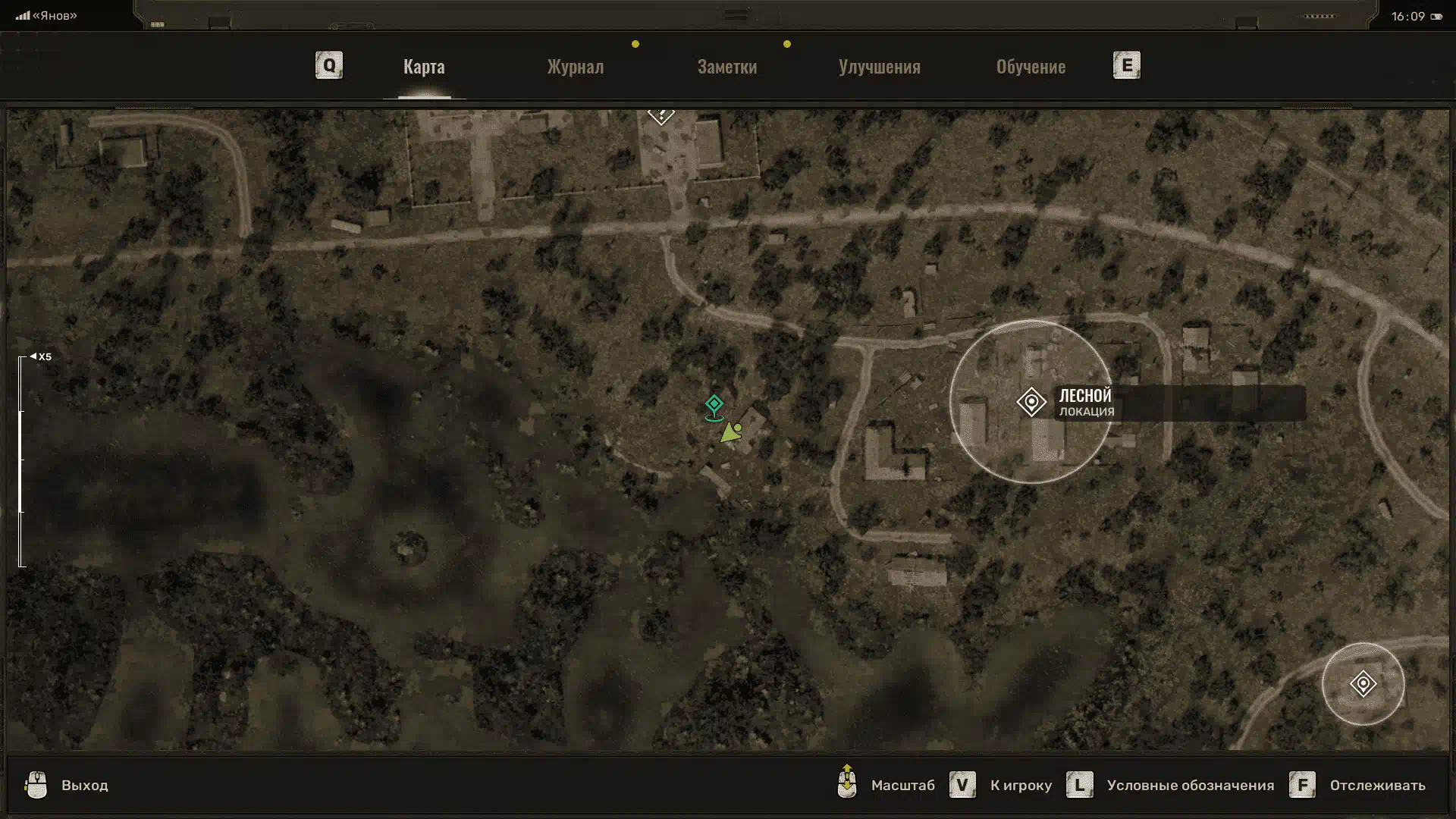1456x819 pixels.
Task: Open the Журнал tab
Action: 575,67
